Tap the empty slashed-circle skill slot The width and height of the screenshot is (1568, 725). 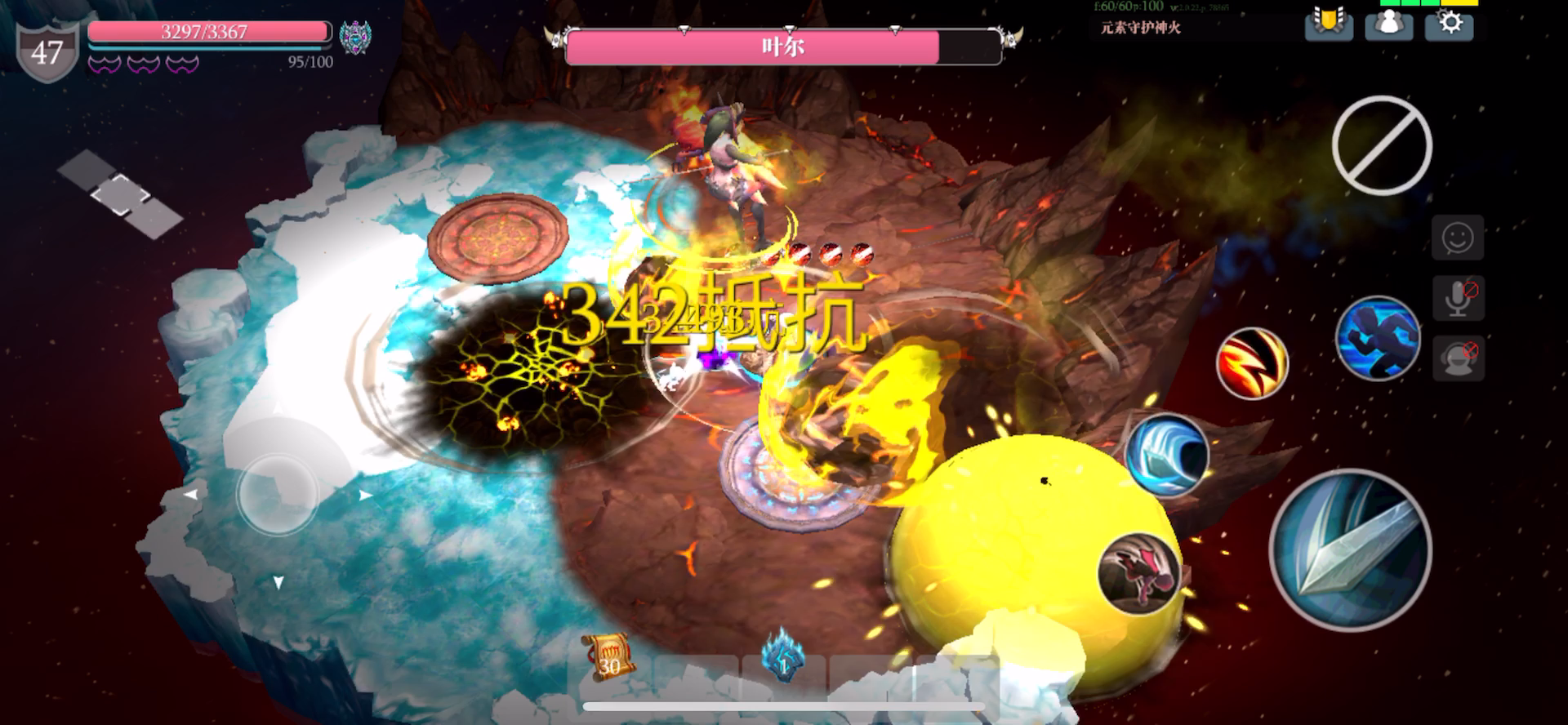(1382, 145)
